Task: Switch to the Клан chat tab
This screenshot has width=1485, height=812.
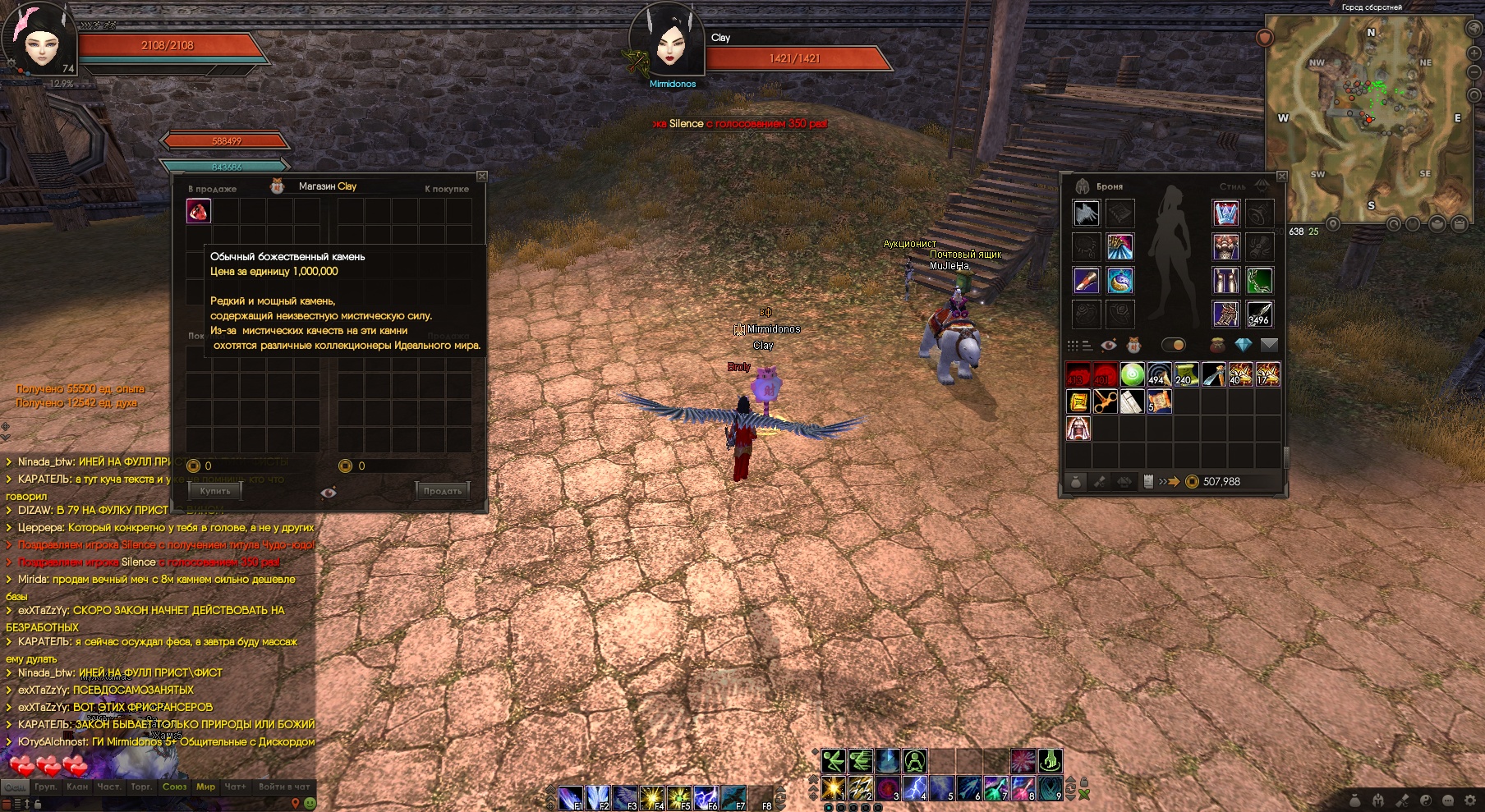Action: coord(77,787)
